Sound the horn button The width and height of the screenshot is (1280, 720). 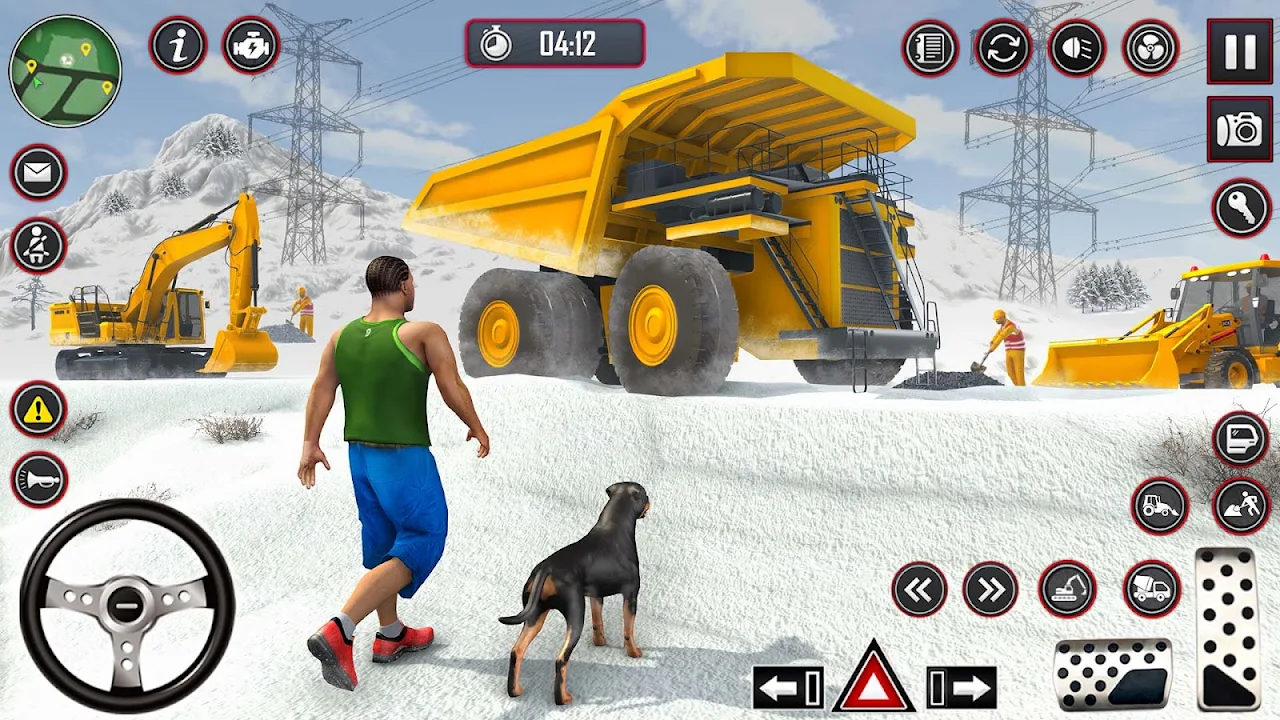[x=39, y=480]
